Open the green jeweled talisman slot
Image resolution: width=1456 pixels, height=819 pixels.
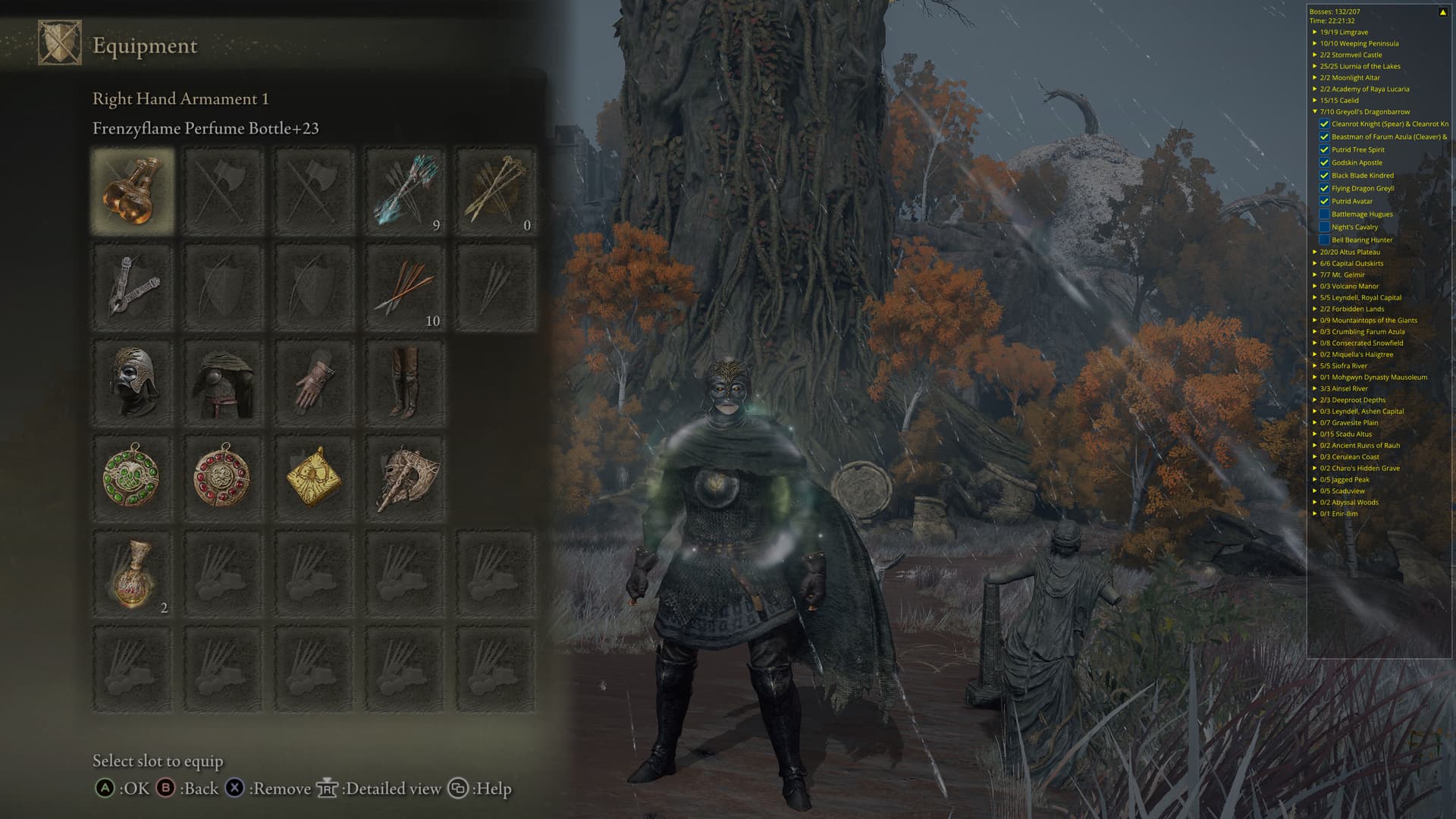coord(133,478)
